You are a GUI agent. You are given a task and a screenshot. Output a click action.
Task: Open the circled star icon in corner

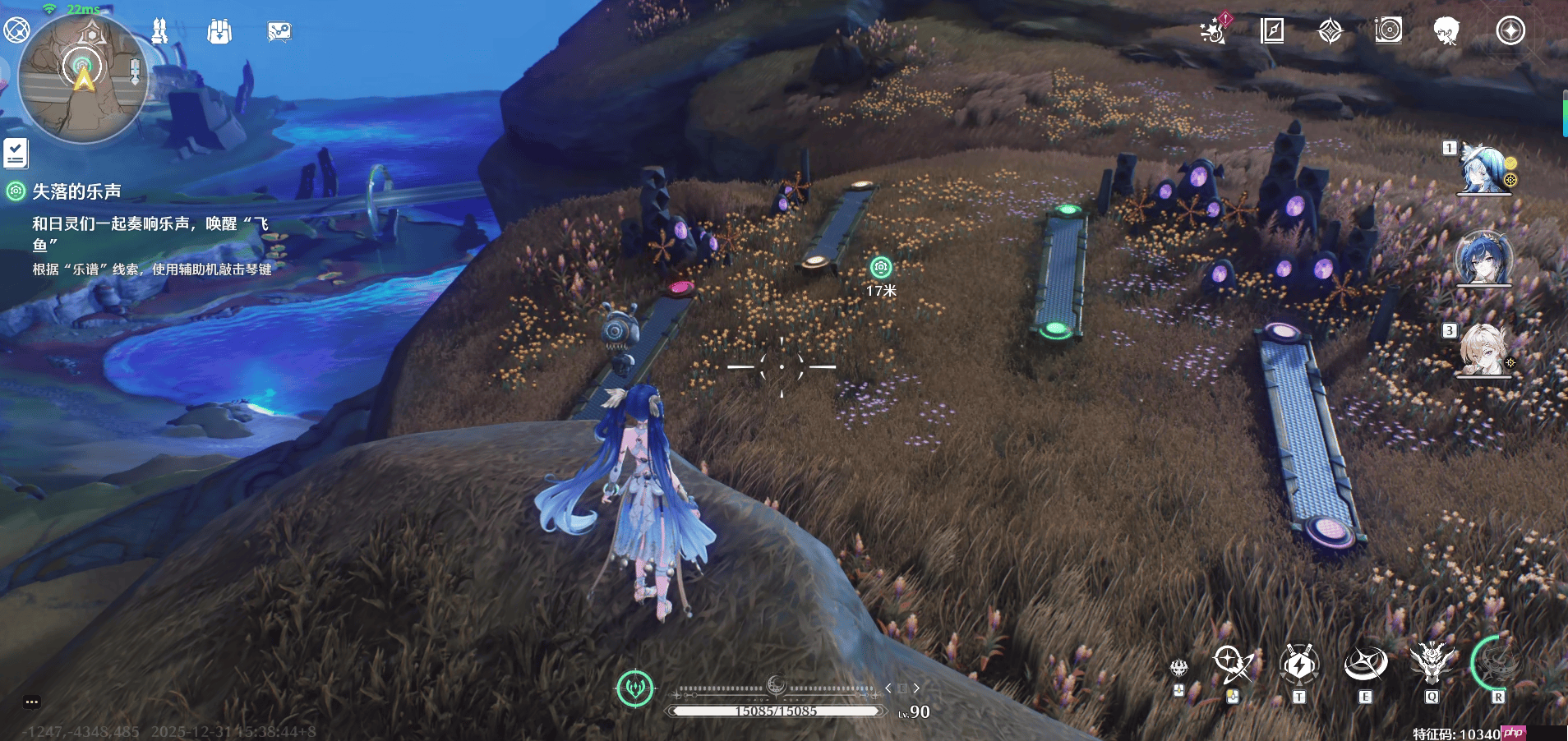pos(1510,31)
